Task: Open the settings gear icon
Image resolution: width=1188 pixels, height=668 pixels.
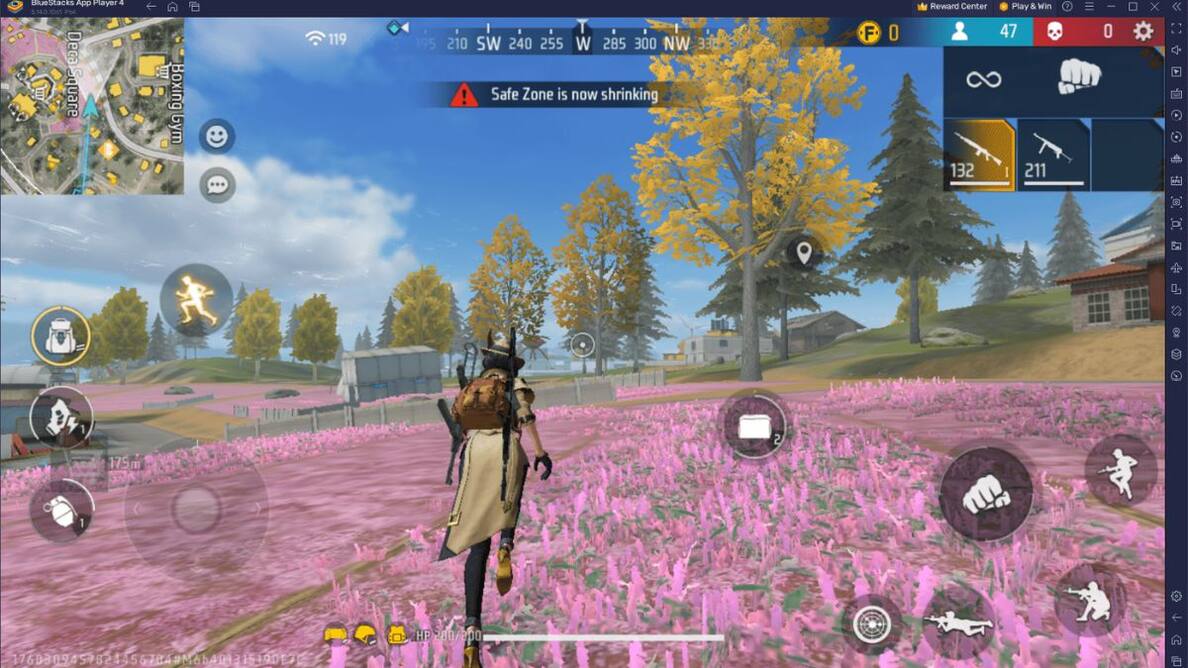Action: pos(1143,32)
